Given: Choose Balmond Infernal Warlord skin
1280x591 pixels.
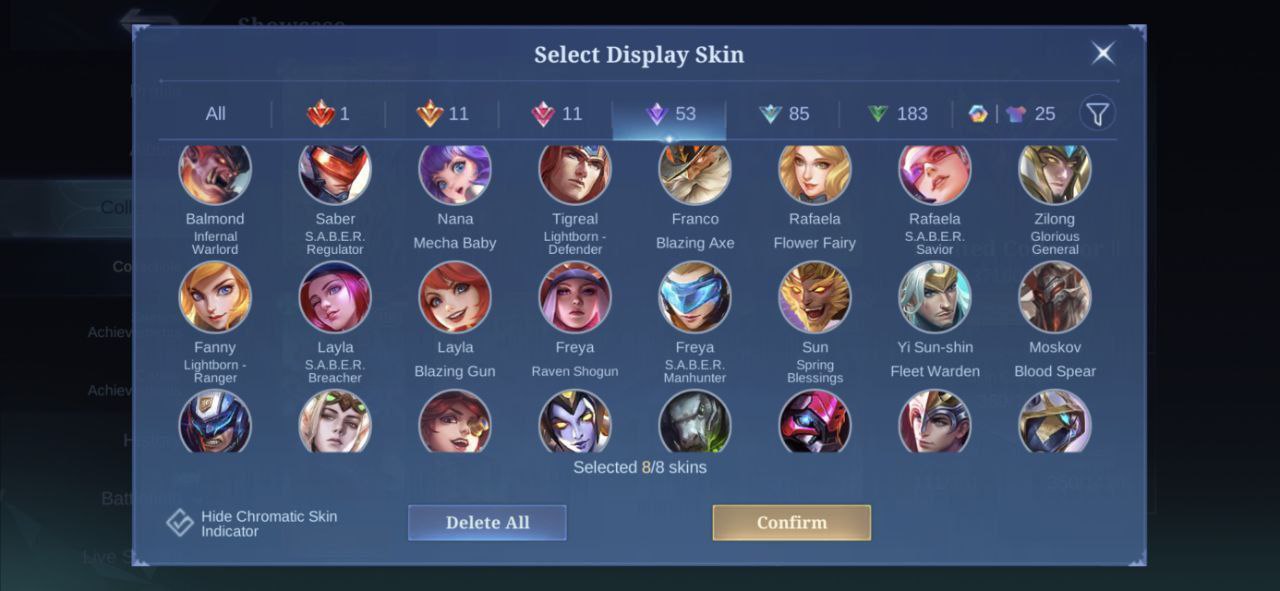Looking at the screenshot, I should click(x=215, y=174).
